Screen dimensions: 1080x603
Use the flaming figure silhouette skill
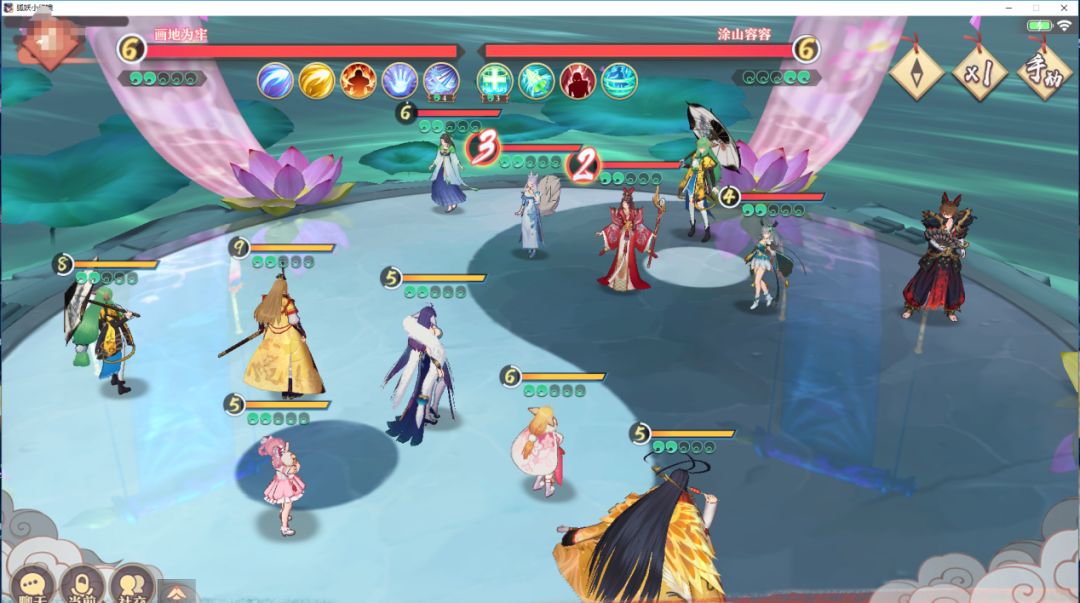[x=358, y=80]
